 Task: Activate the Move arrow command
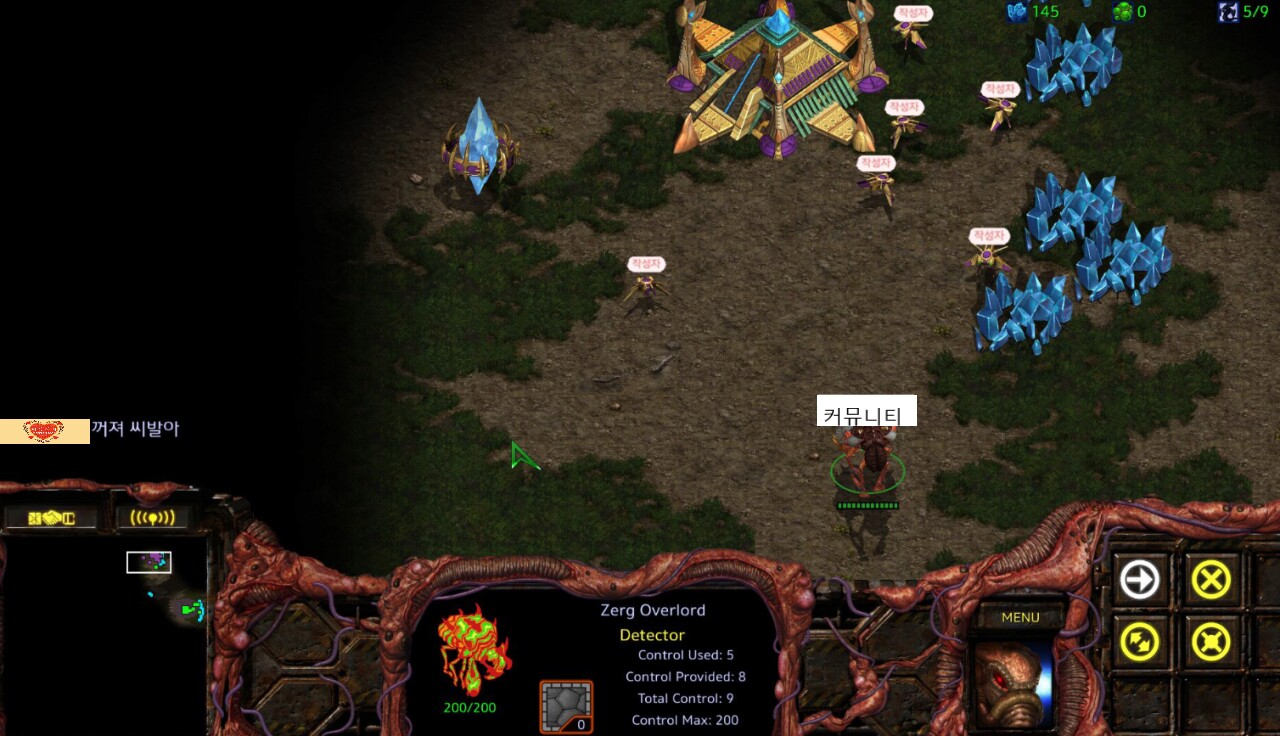click(1139, 579)
